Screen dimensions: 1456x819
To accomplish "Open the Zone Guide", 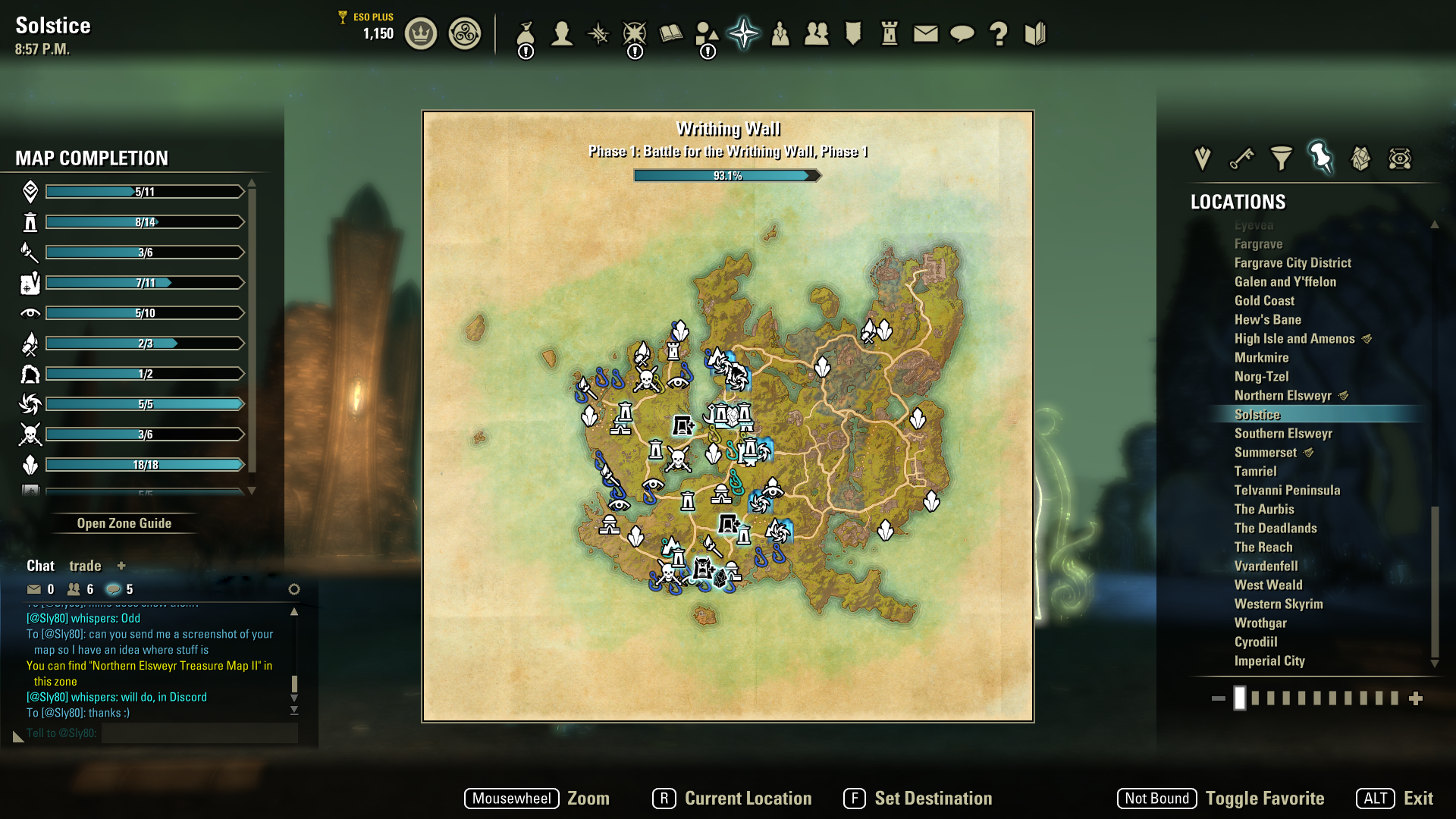I will 124,523.
